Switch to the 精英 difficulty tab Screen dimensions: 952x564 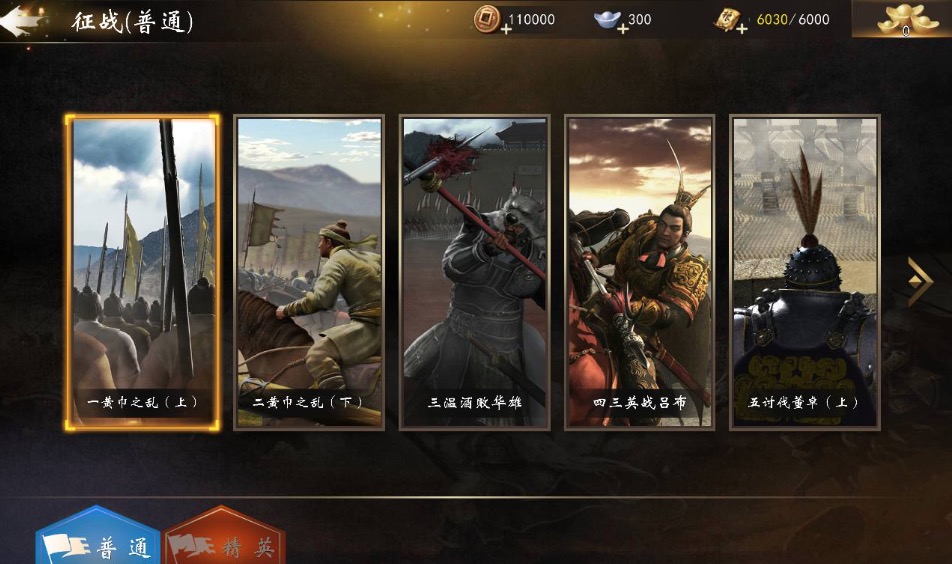point(225,542)
